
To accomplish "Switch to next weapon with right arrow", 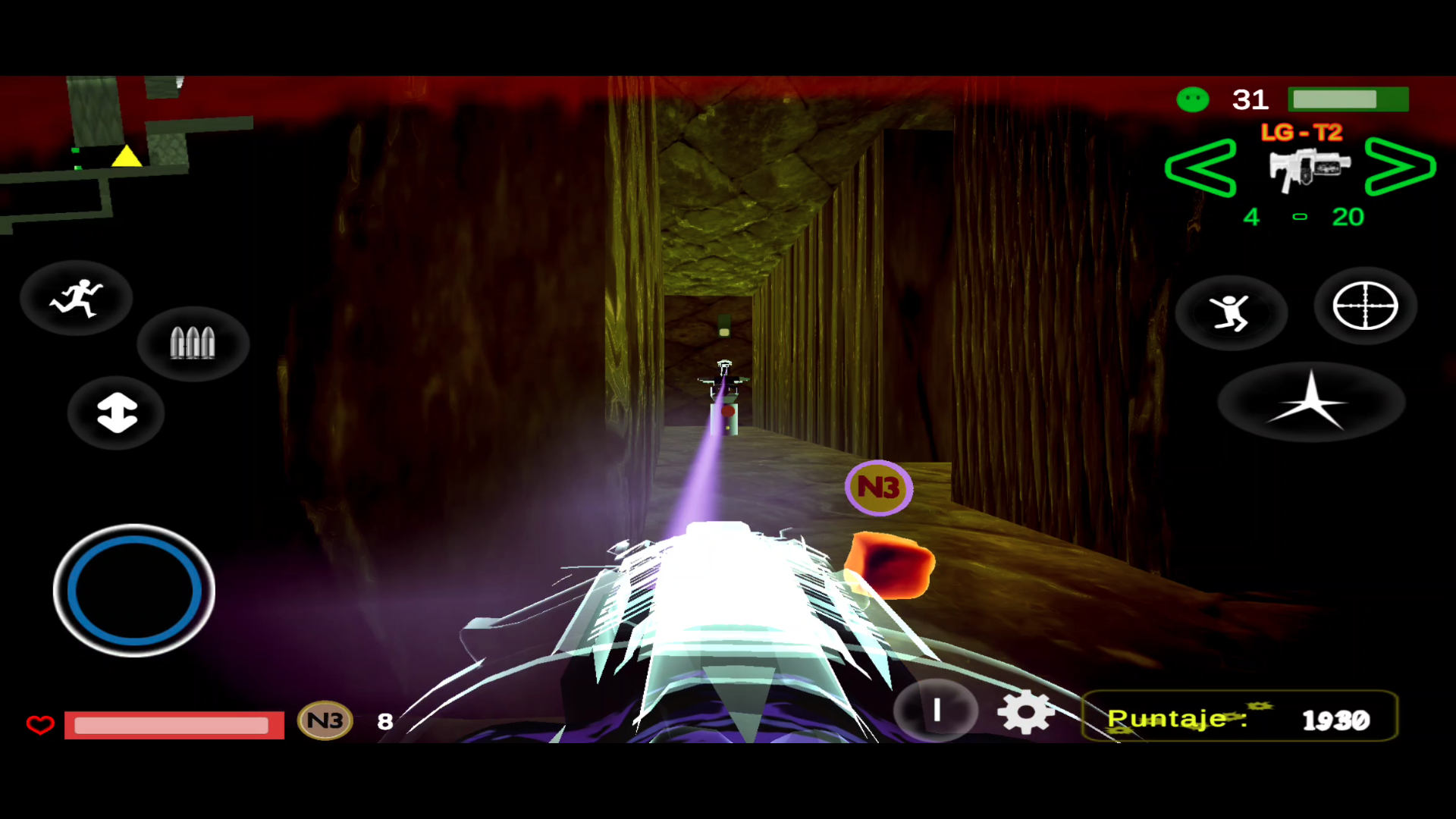I will click(x=1400, y=167).
